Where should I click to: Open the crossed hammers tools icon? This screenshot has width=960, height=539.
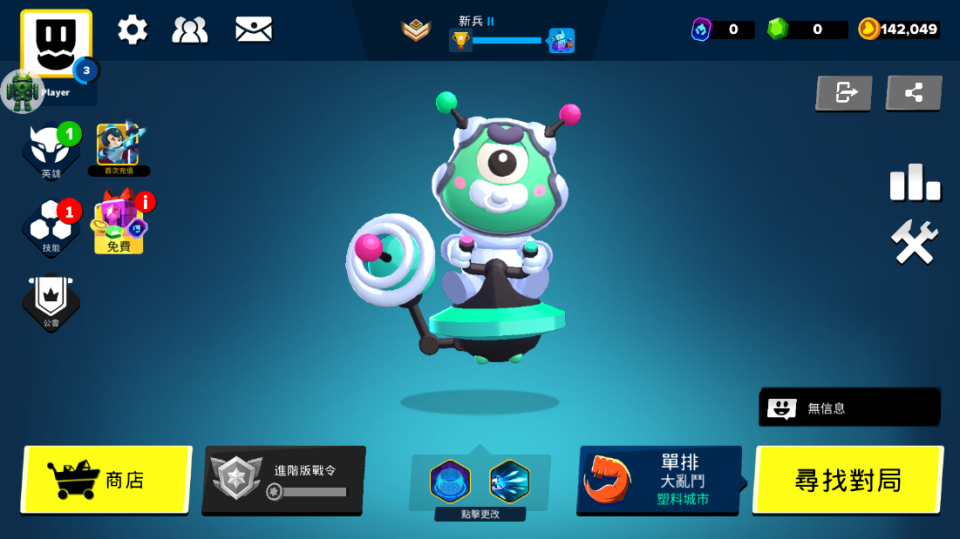[x=914, y=243]
